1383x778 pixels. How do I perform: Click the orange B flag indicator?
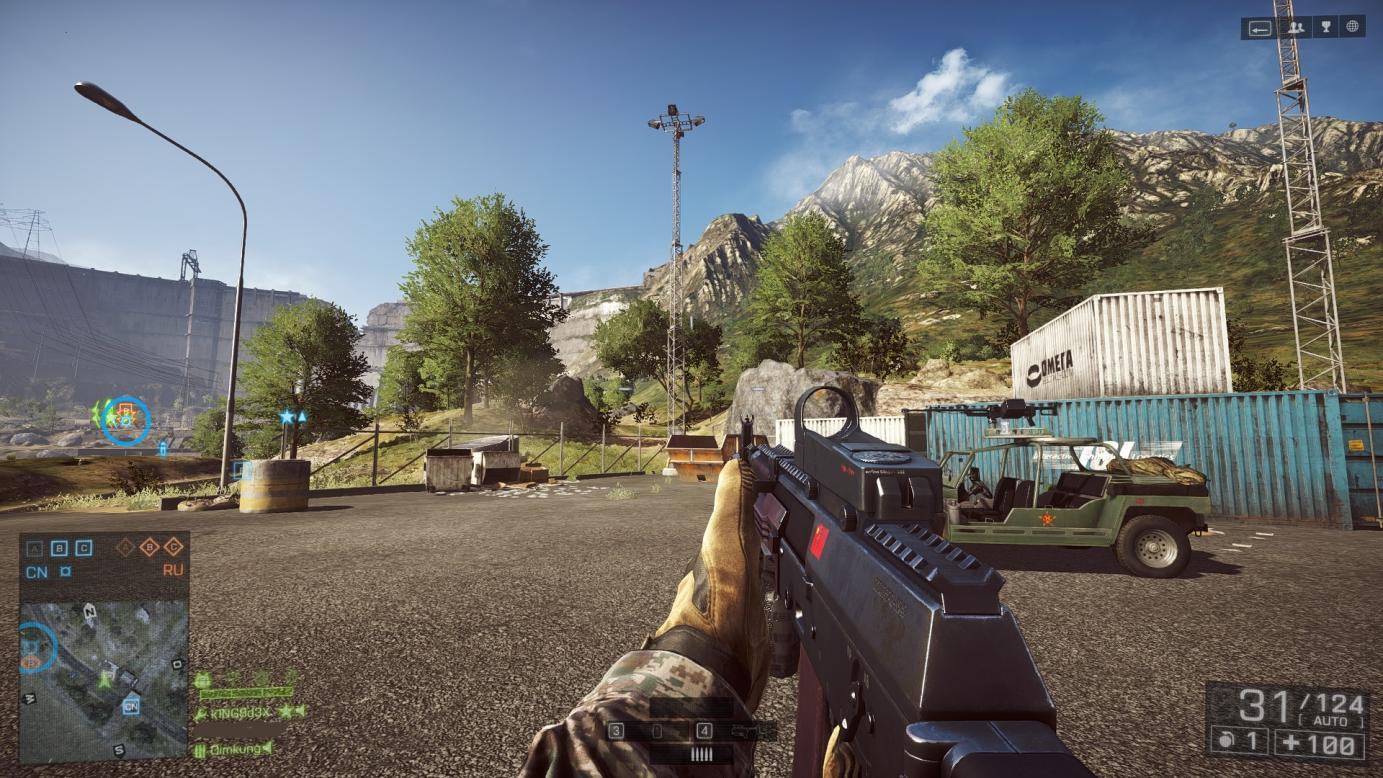[149, 546]
